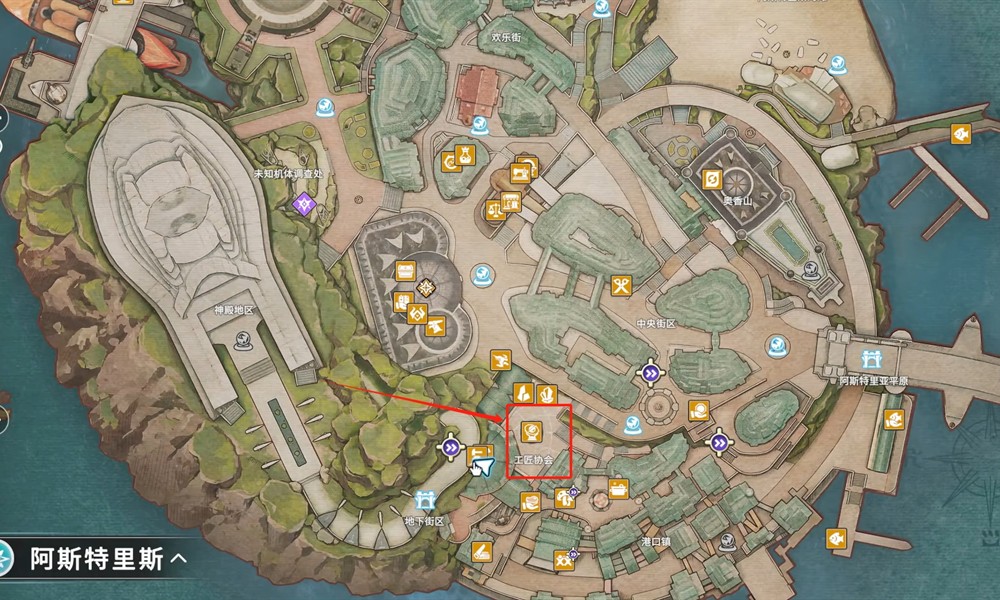Image resolution: width=1000 pixels, height=600 pixels.
Task: Click the blue teleport globe below 欢乐街
Action: (480, 125)
